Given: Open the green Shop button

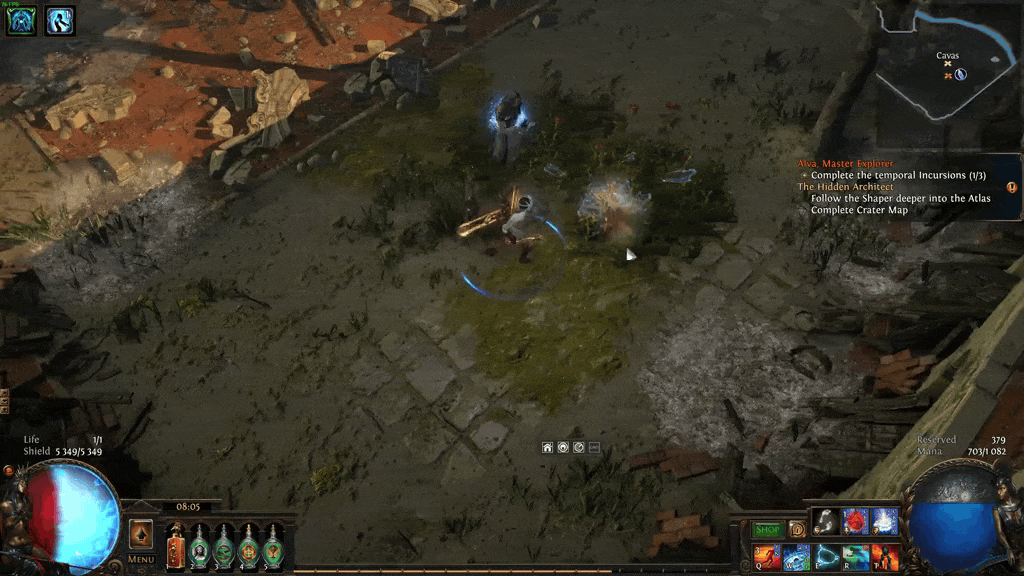Looking at the screenshot, I should click(767, 529).
